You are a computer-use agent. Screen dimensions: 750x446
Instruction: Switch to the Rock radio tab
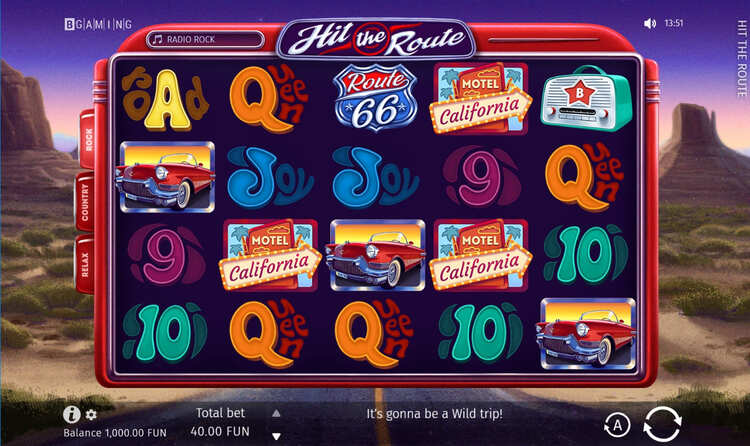tap(87, 140)
